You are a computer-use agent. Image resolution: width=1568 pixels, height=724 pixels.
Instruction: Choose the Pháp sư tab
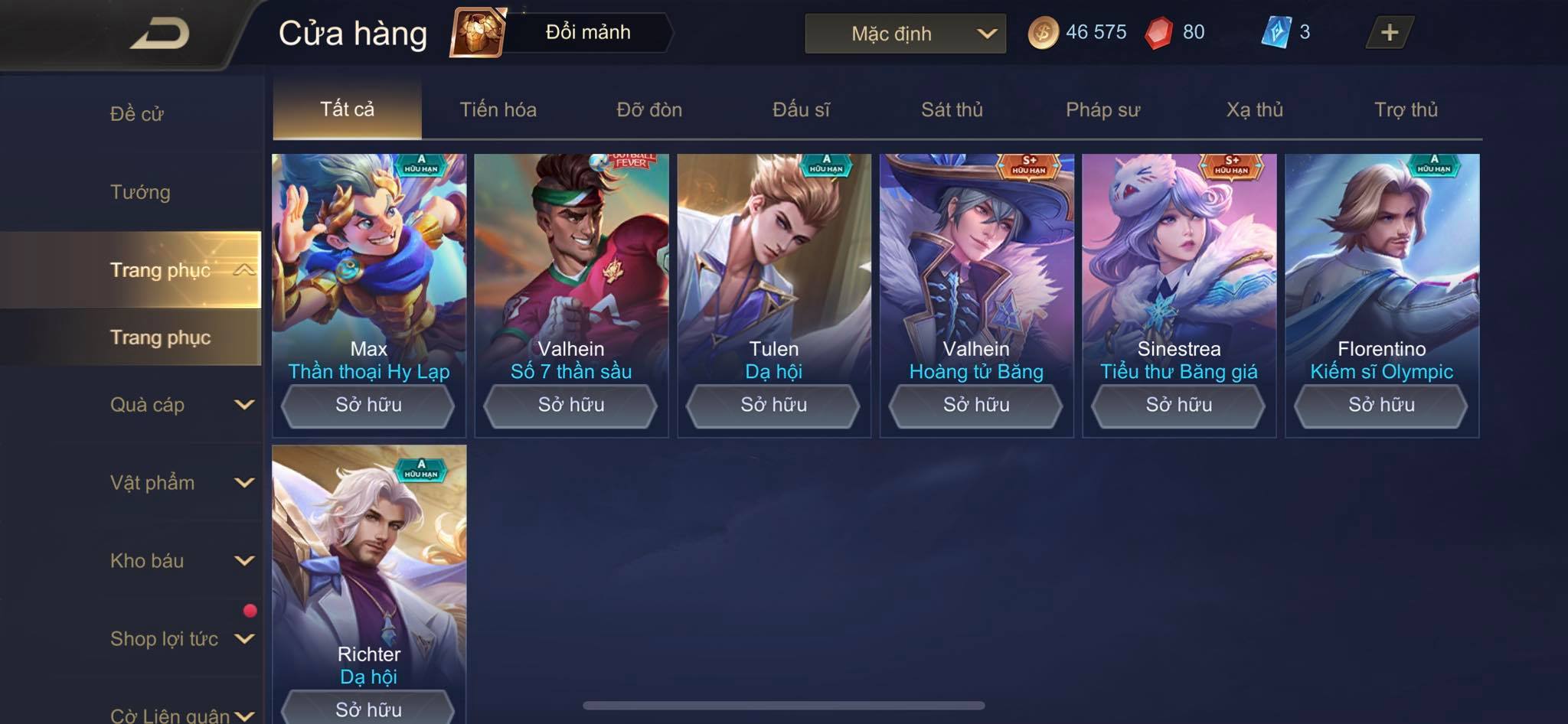pyautogui.click(x=1102, y=109)
